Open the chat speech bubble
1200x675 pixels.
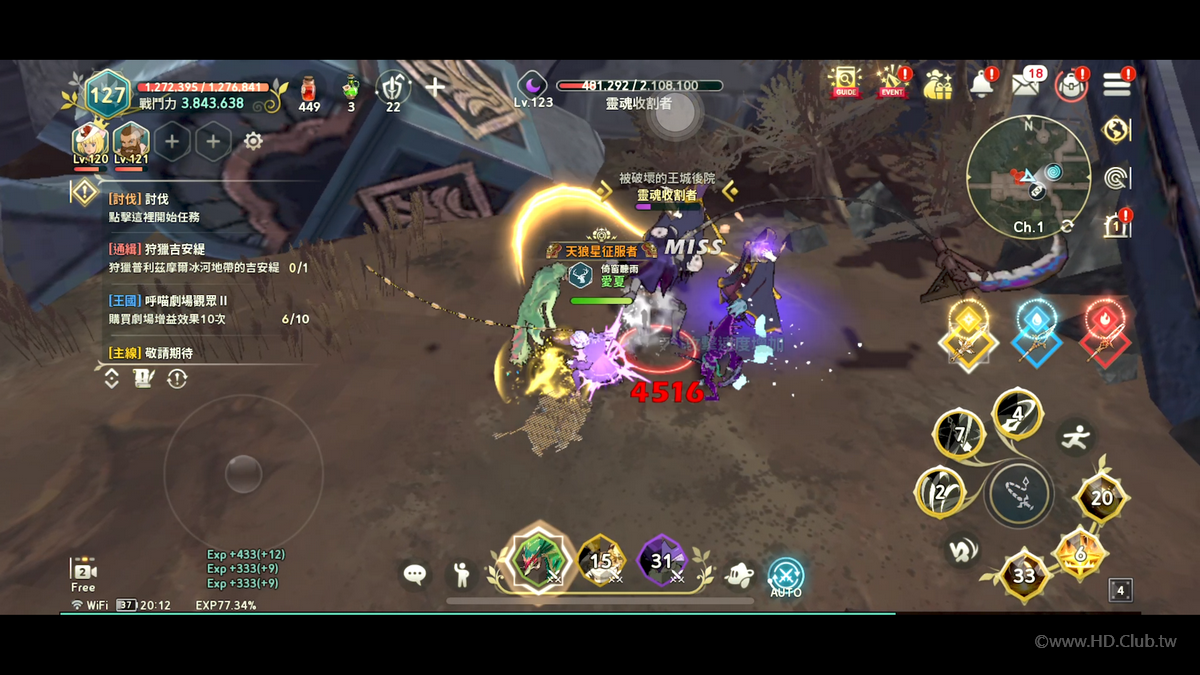click(415, 574)
